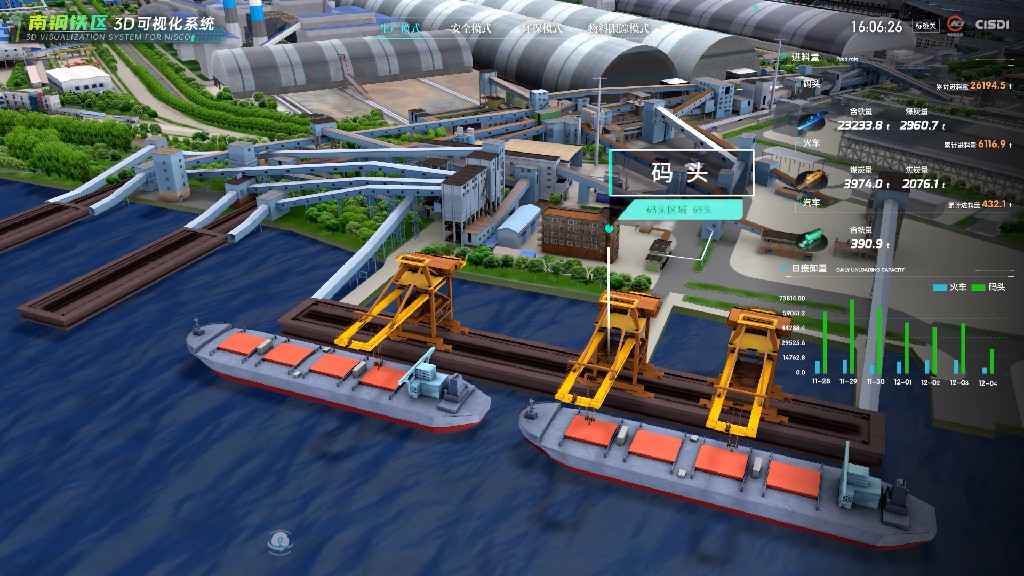Click the small button beside the clock
This screenshot has height=576, width=1024.
click(926, 26)
